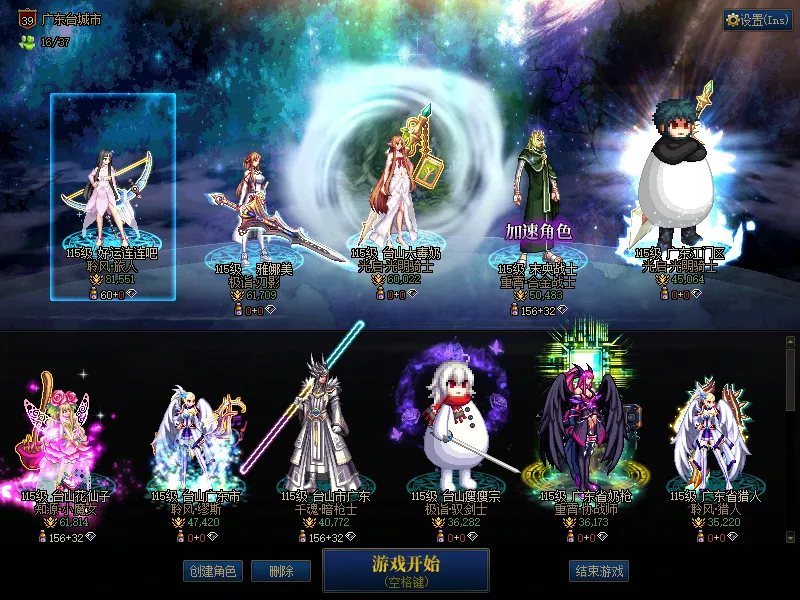The image size is (800, 600).
Task: Select the egg-shaped costume character
Action: point(680,190)
